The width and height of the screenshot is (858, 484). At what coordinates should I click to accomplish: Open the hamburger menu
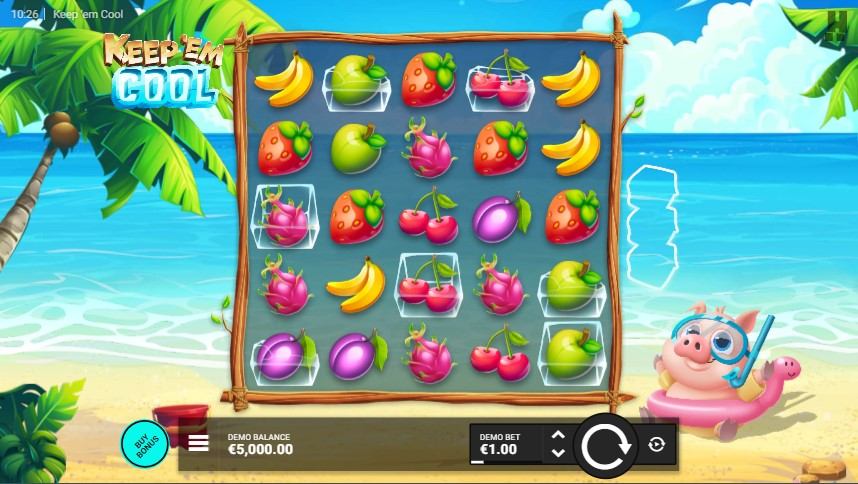pyautogui.click(x=199, y=443)
